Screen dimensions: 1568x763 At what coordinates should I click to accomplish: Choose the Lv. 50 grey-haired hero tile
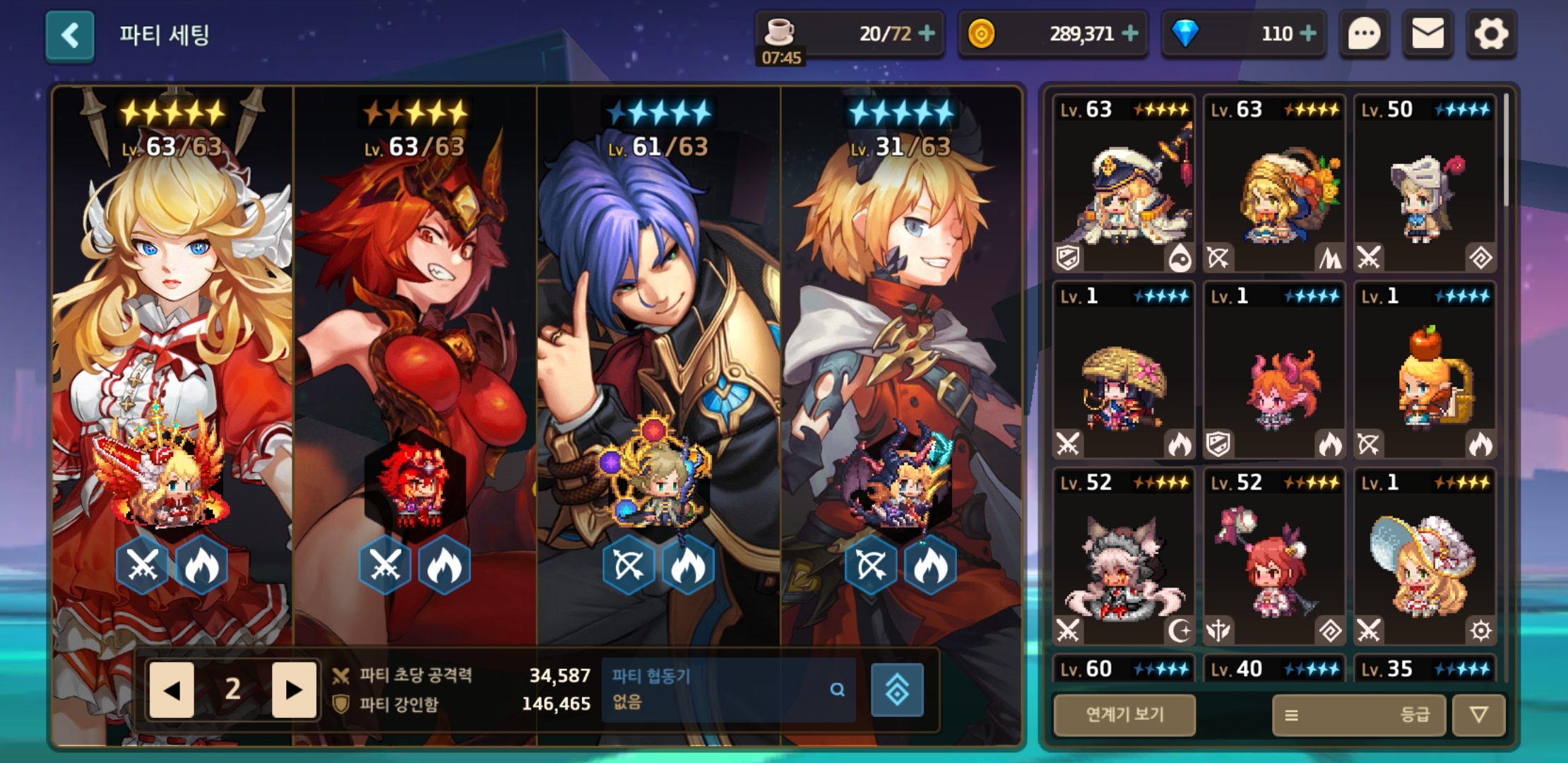click(1425, 184)
